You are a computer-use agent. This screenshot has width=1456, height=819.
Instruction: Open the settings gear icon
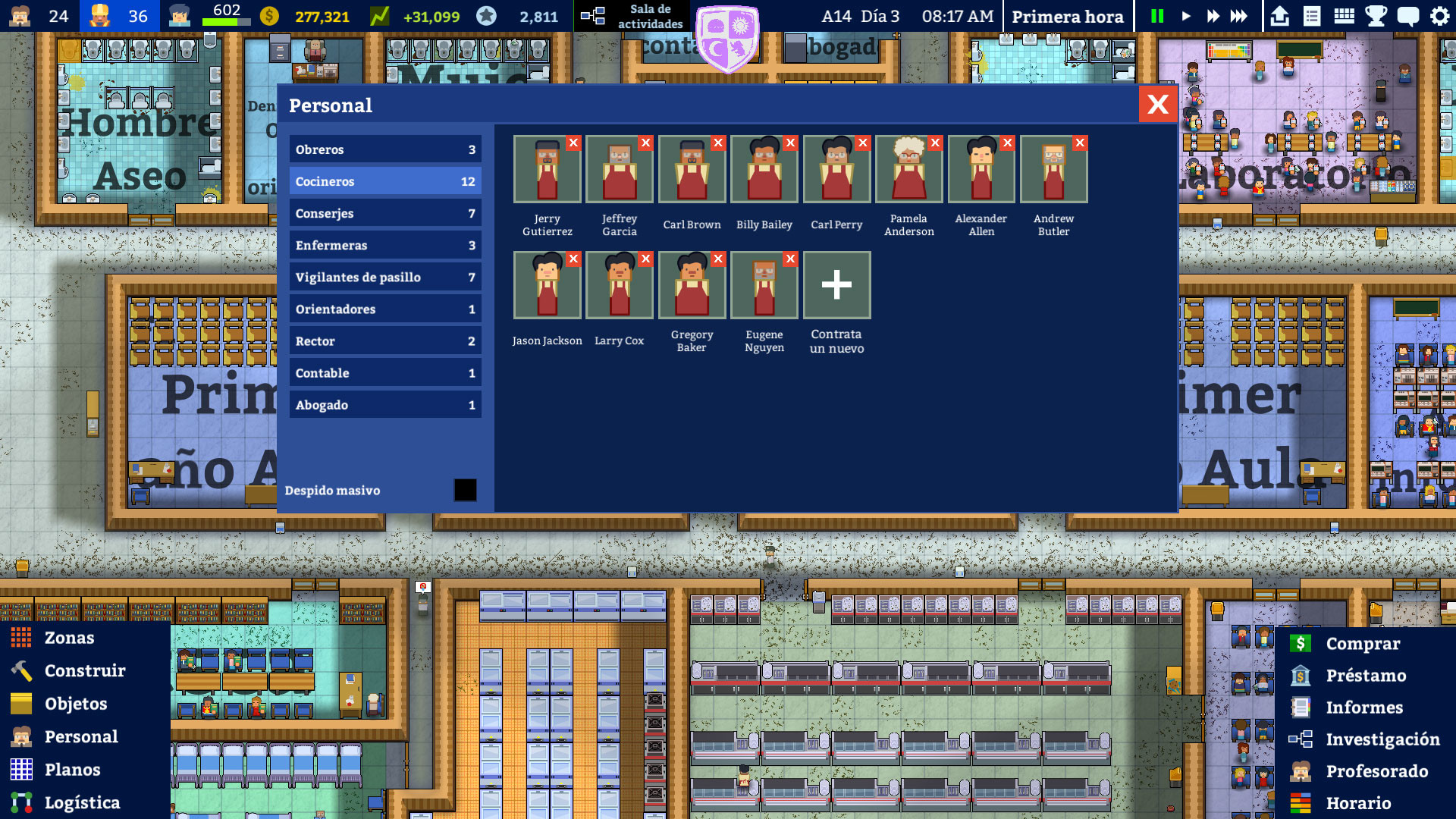pos(1439,14)
